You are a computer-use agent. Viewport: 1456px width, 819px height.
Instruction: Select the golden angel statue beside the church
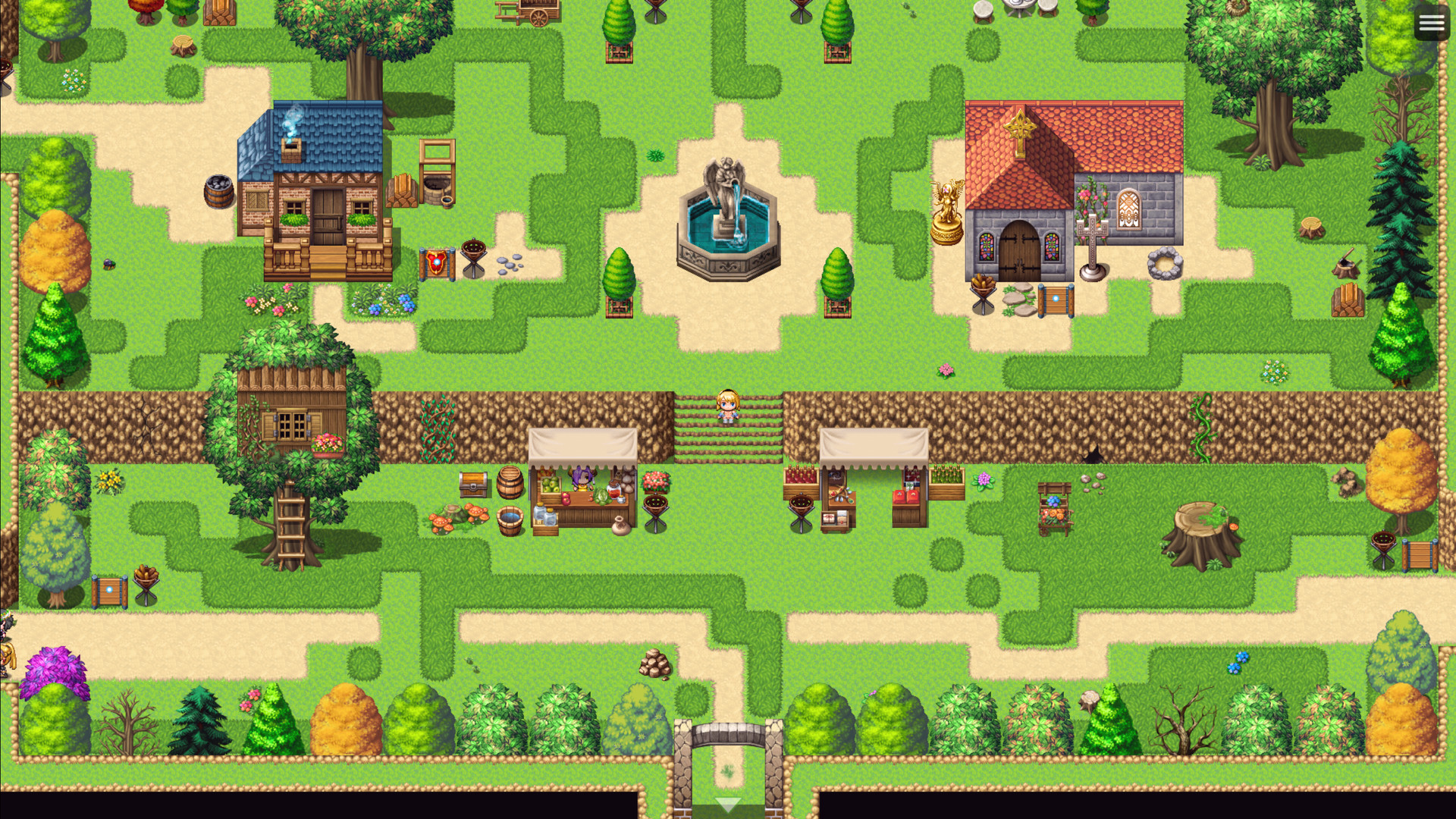(947, 212)
